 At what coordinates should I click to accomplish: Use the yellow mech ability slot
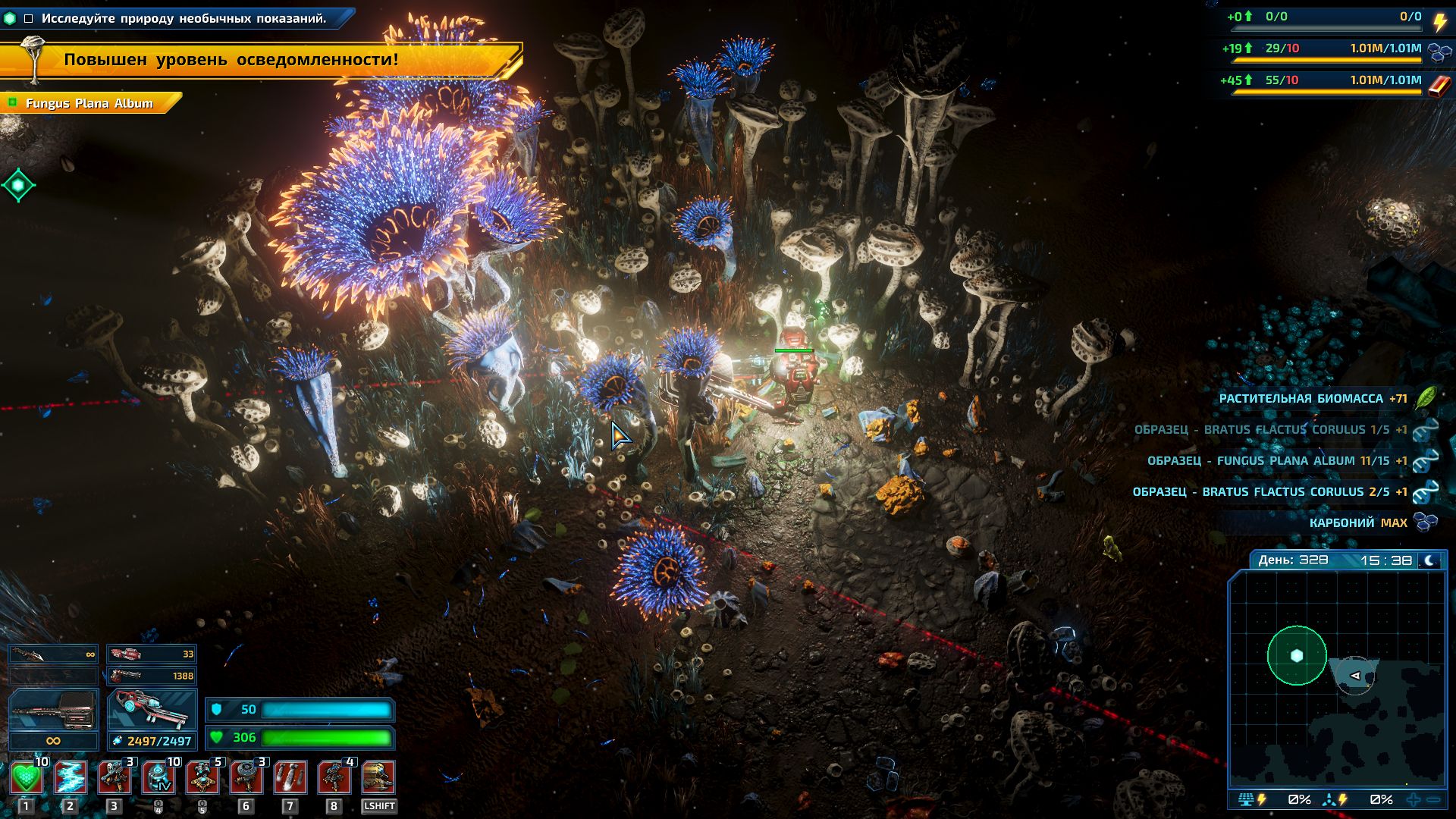click(378, 778)
